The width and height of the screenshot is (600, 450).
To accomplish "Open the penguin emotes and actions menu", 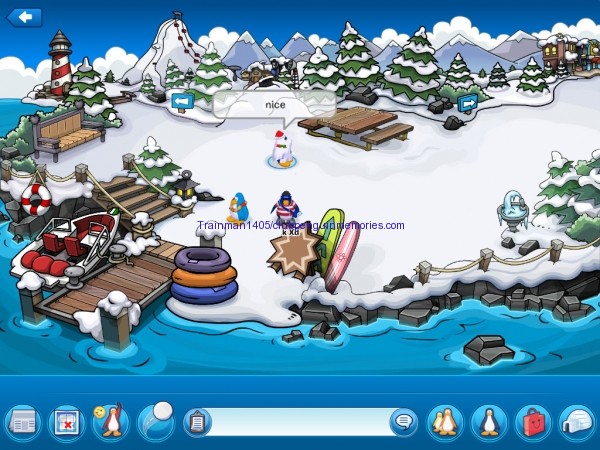I will pos(111,422).
